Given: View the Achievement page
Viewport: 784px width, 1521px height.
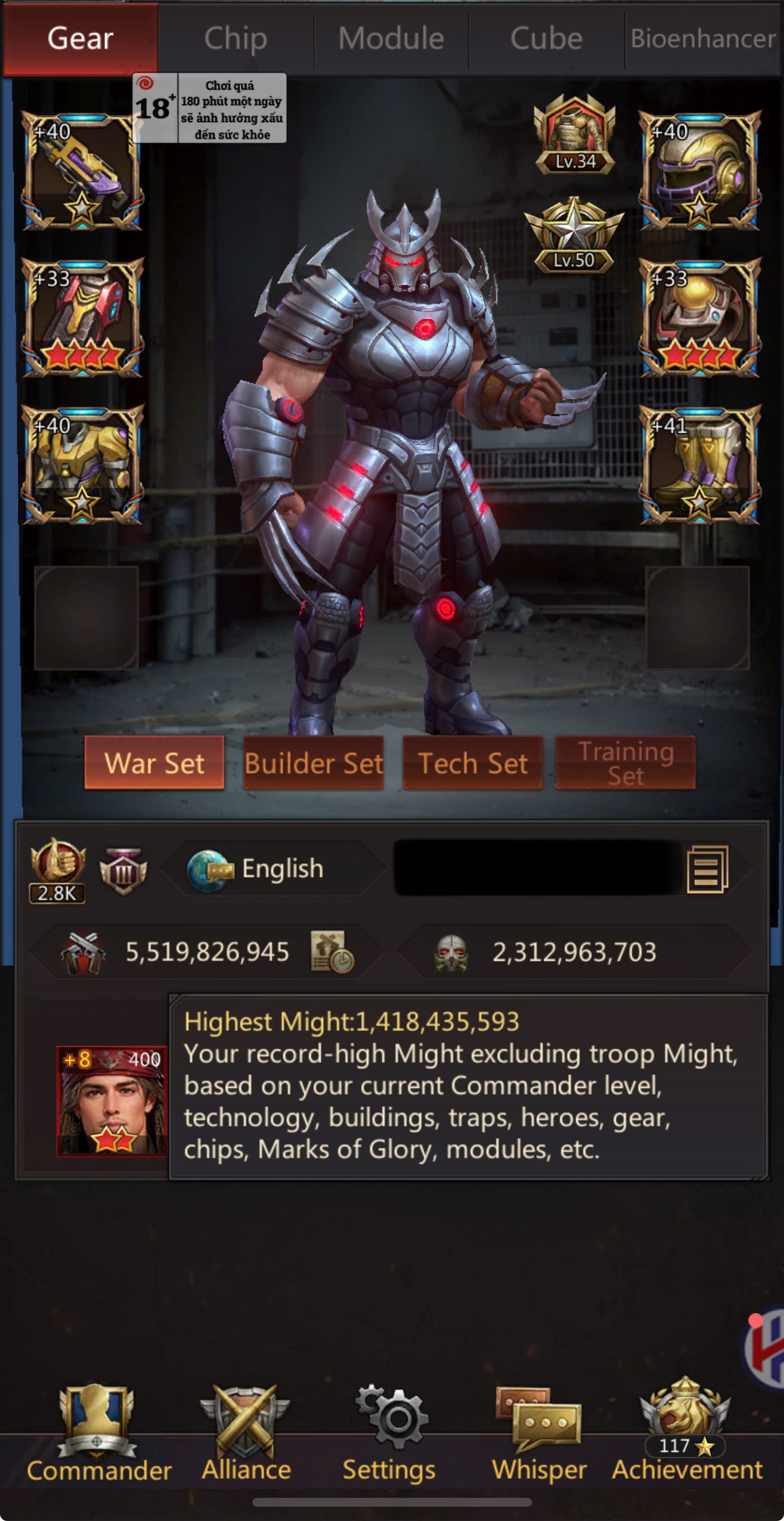Looking at the screenshot, I should (687, 1433).
